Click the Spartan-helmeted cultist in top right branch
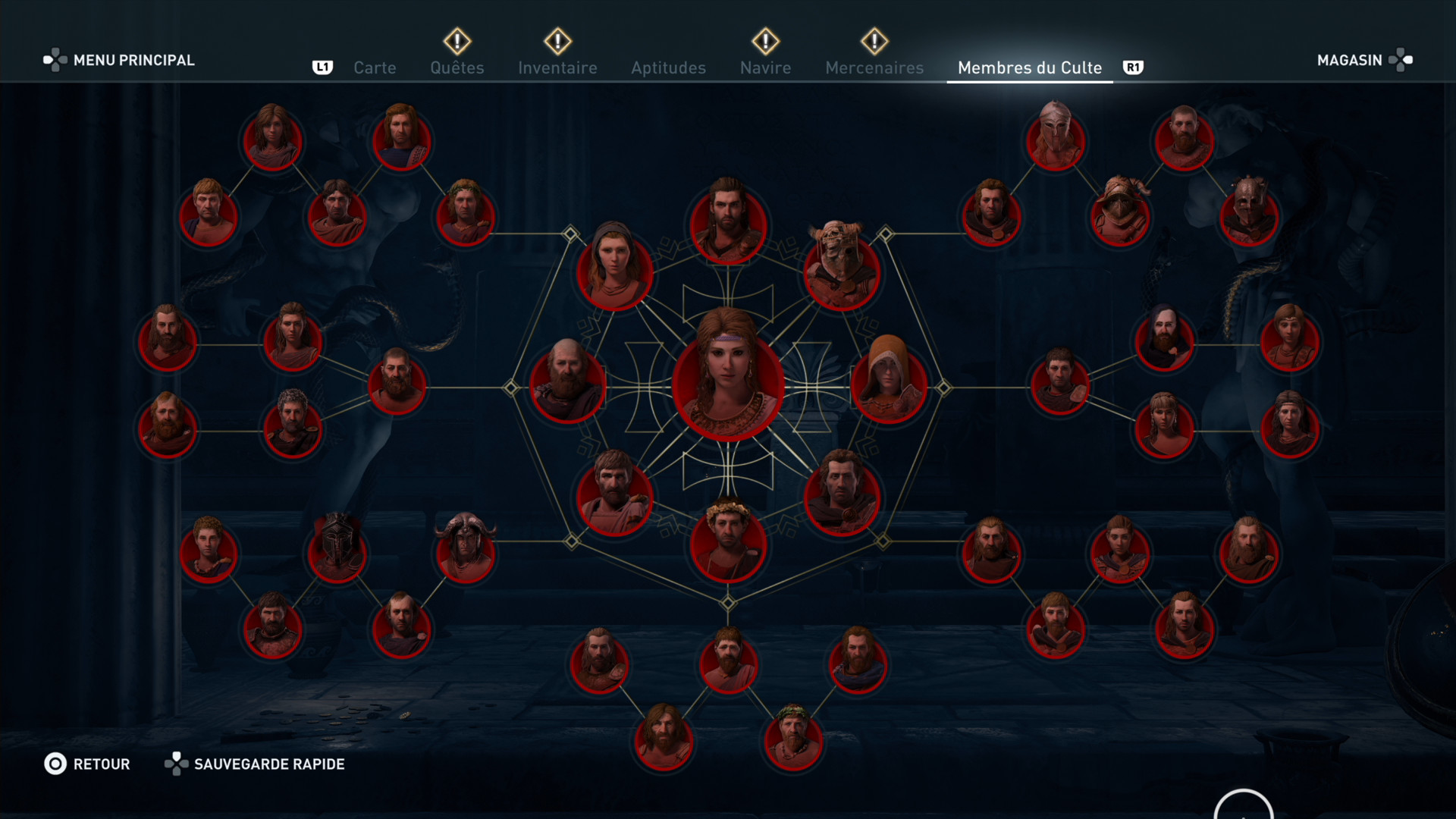The image size is (1456, 819). pyautogui.click(x=1055, y=140)
